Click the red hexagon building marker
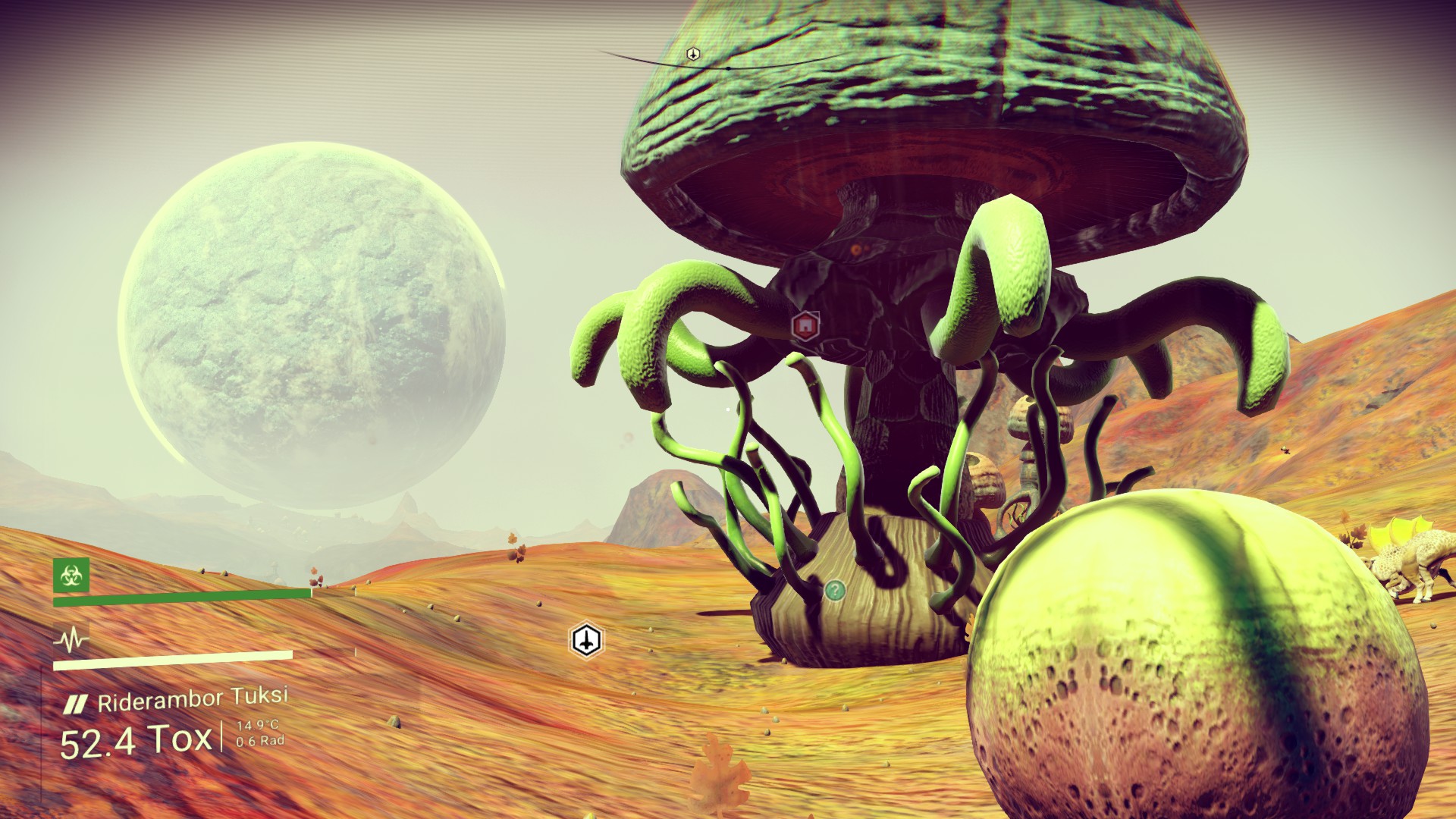Viewport: 1456px width, 819px height. coord(805,327)
